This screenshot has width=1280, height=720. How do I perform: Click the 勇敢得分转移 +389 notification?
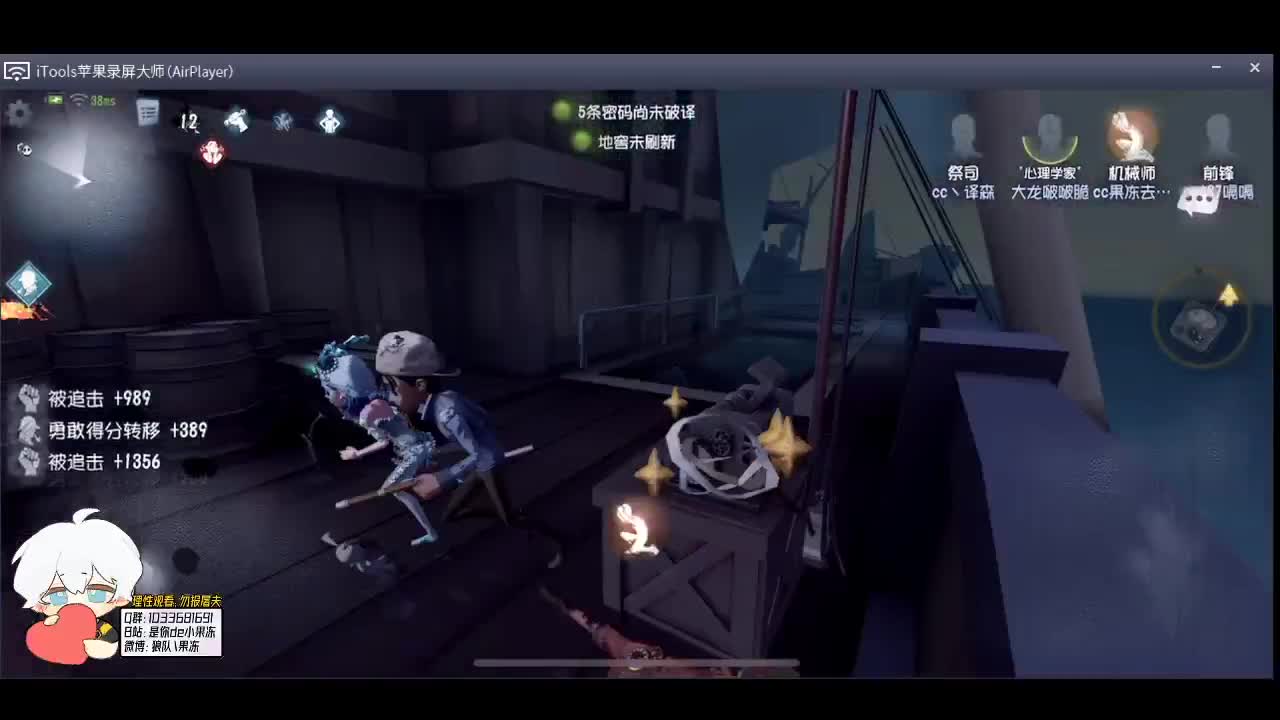(115, 431)
